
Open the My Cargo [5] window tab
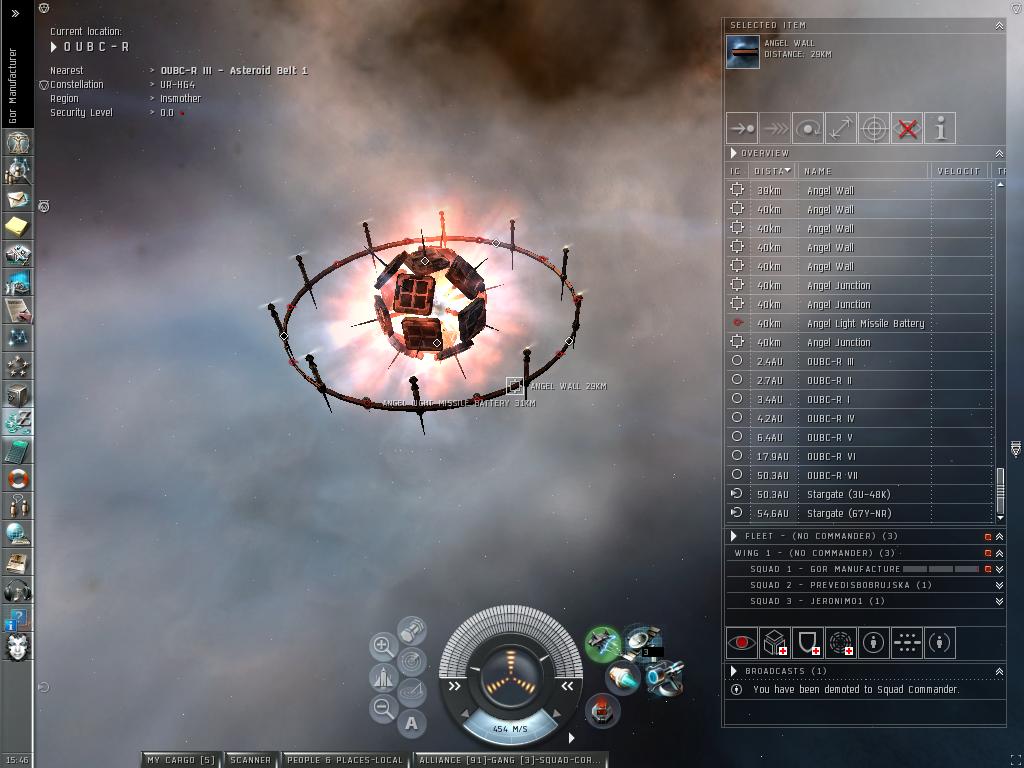(x=181, y=760)
